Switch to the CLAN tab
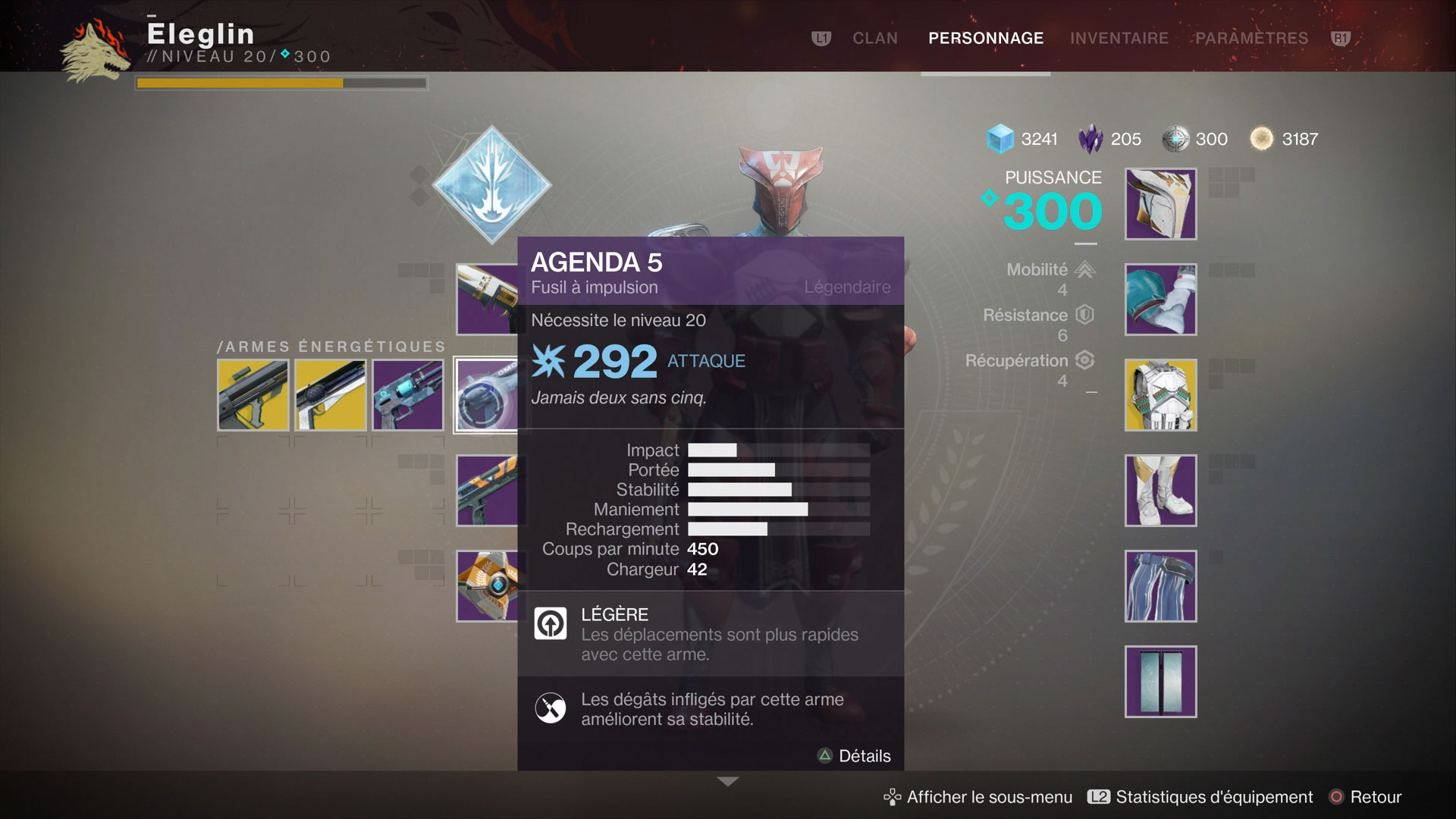This screenshot has height=819, width=1456. tap(874, 38)
